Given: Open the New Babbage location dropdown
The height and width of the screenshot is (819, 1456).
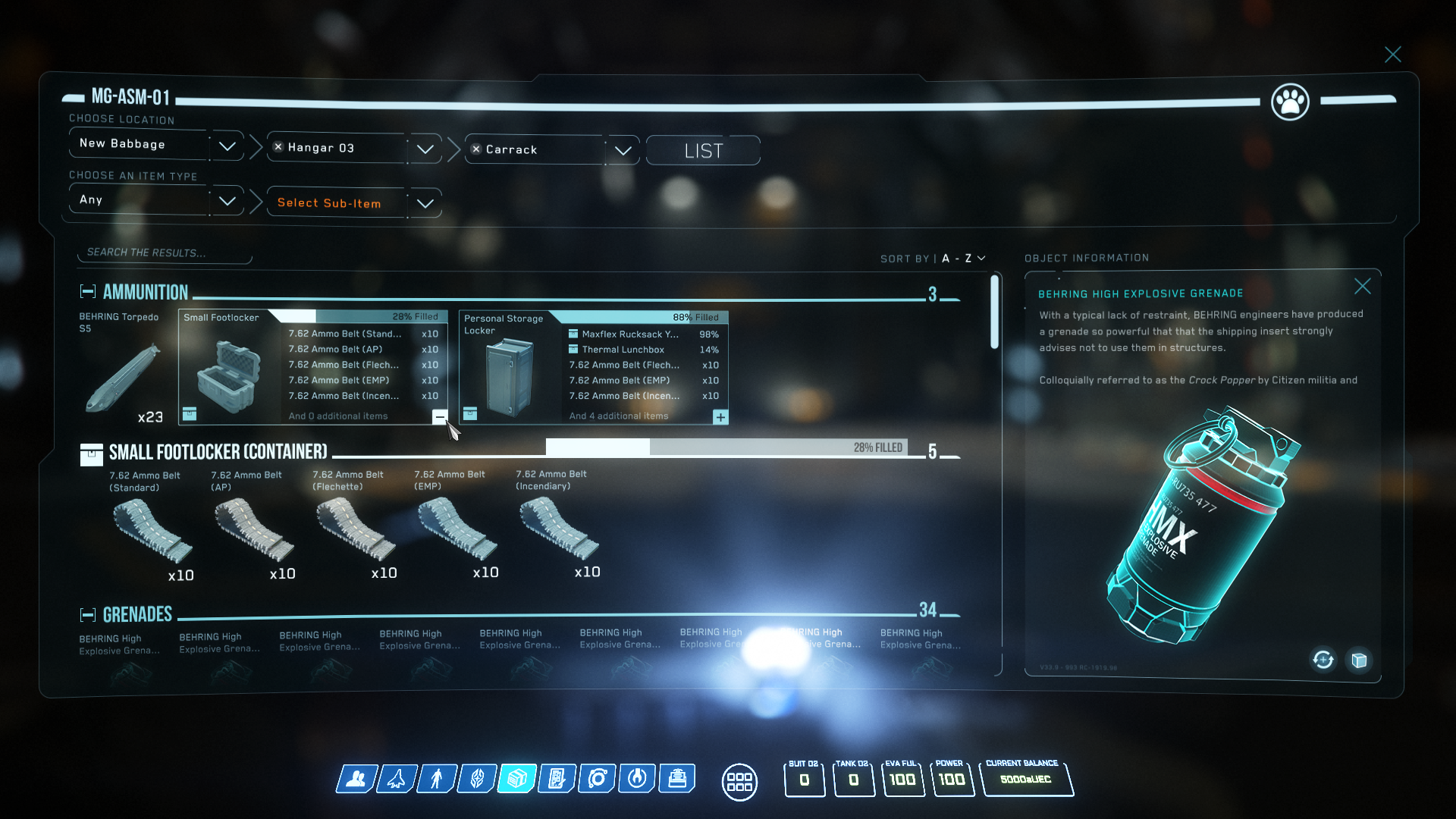Looking at the screenshot, I should pos(227,146).
